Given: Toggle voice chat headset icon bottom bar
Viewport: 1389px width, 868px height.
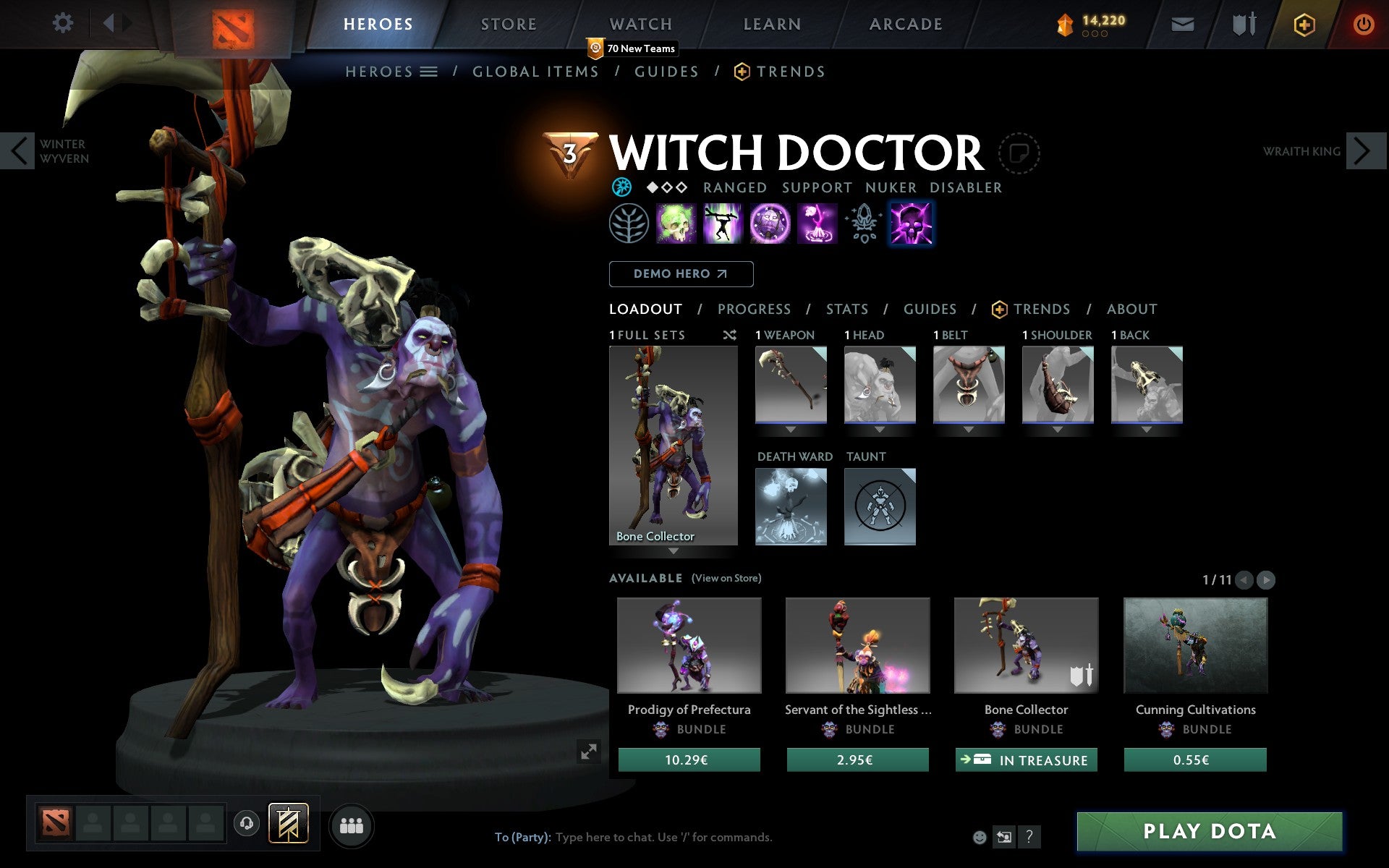Looking at the screenshot, I should (x=247, y=822).
